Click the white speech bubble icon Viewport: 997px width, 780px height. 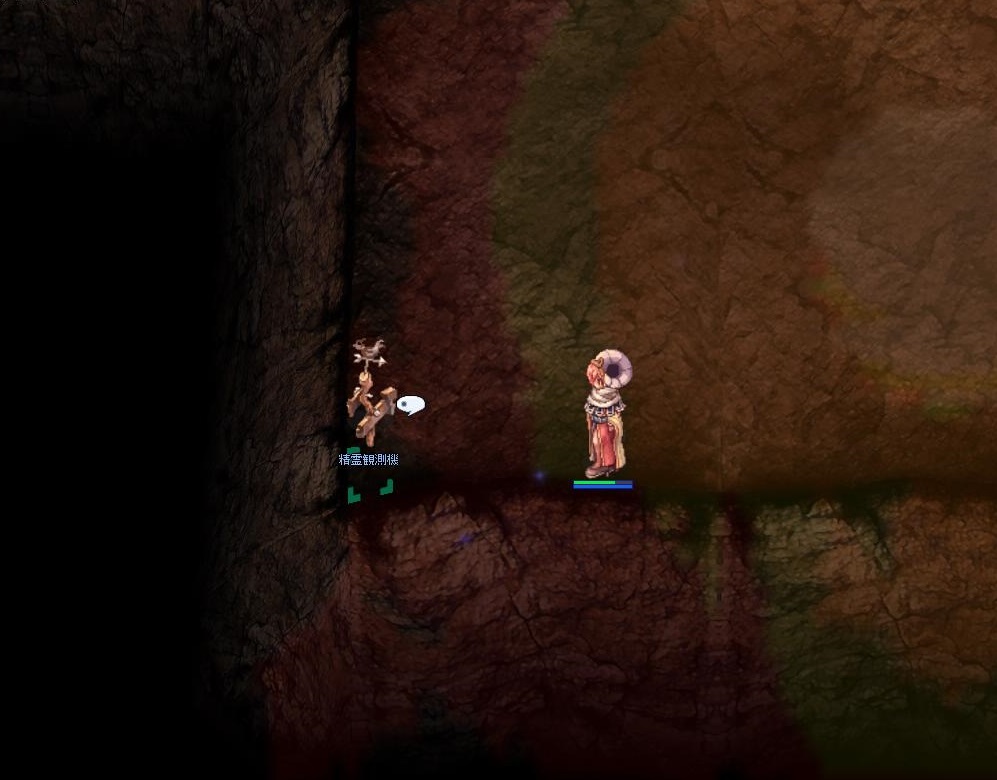[410, 404]
